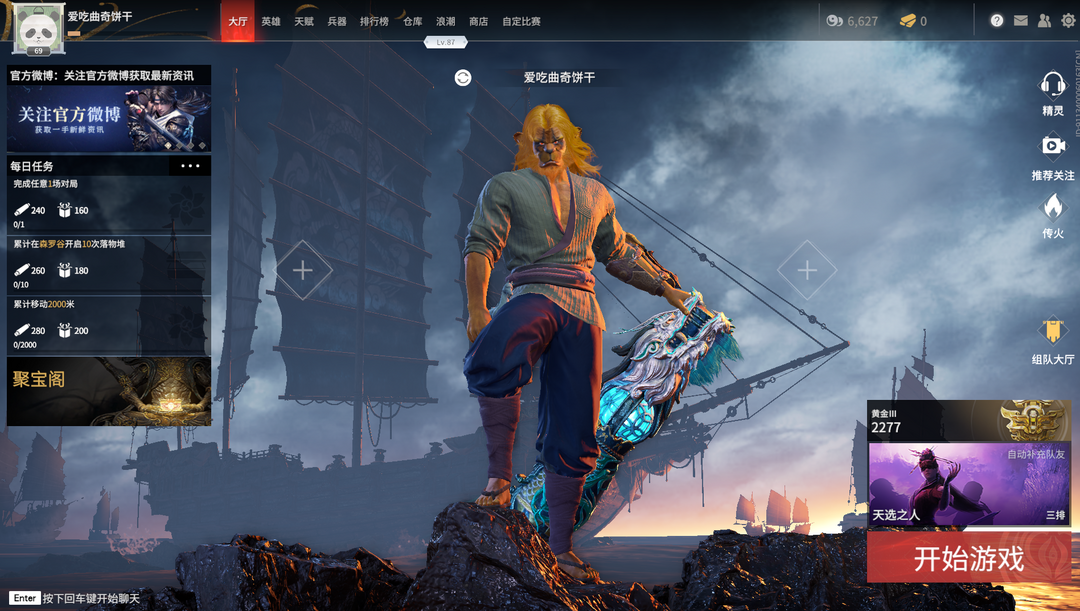Screen dimensions: 1080x611
Task: Open the 精灵 headset assistant
Action: [1052, 90]
